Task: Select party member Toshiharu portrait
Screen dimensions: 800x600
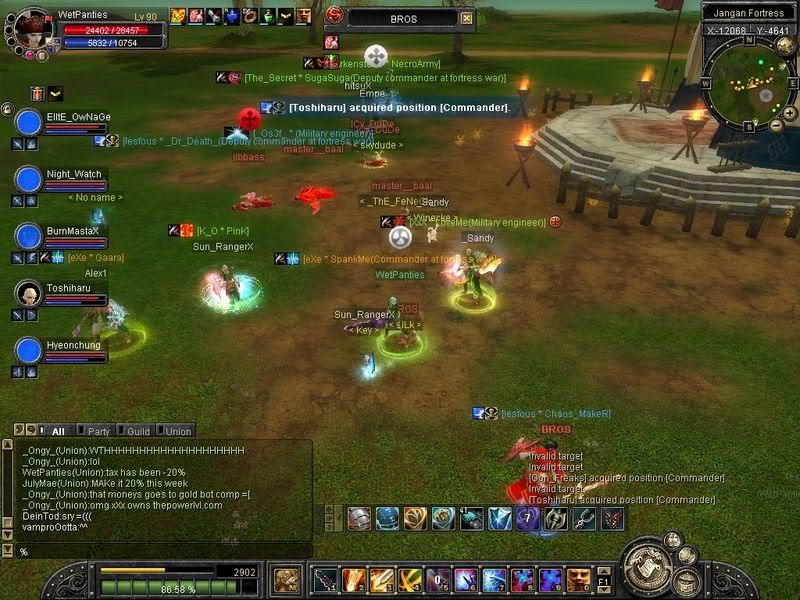Action: click(28, 294)
